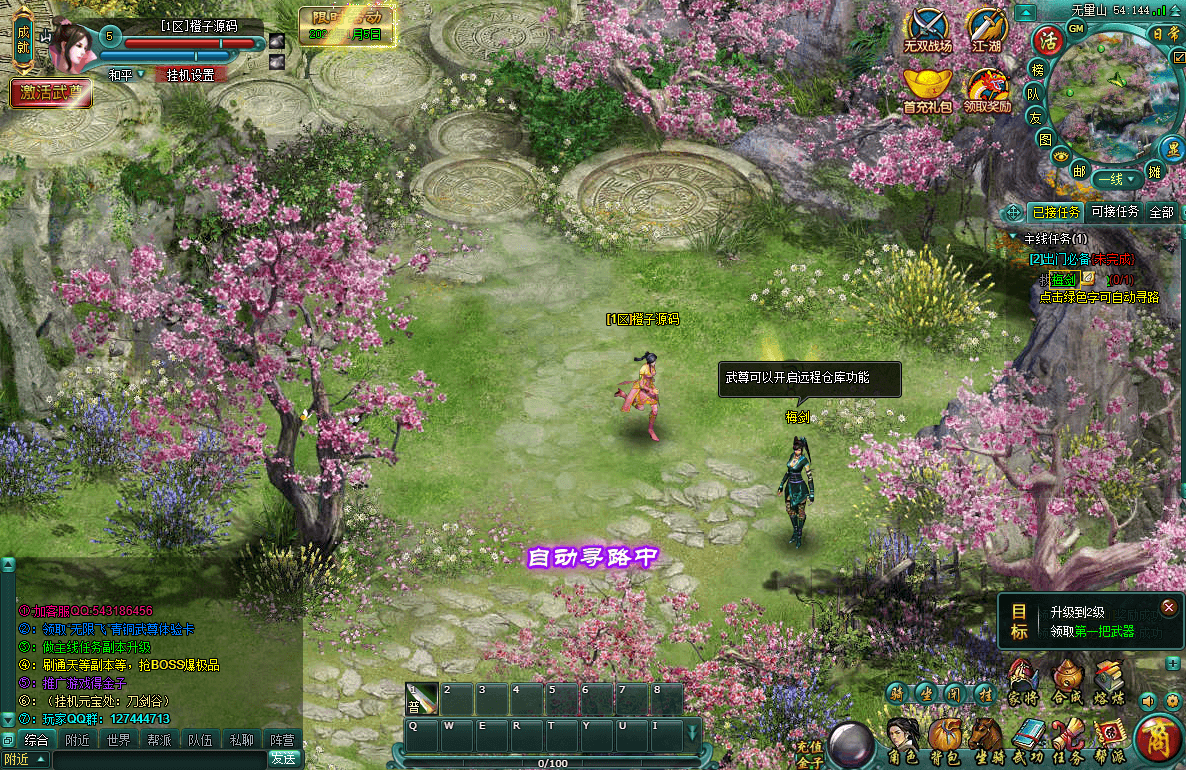This screenshot has height=770, width=1186.
Task: Click the 激活武尊 button
Action: click(x=51, y=93)
